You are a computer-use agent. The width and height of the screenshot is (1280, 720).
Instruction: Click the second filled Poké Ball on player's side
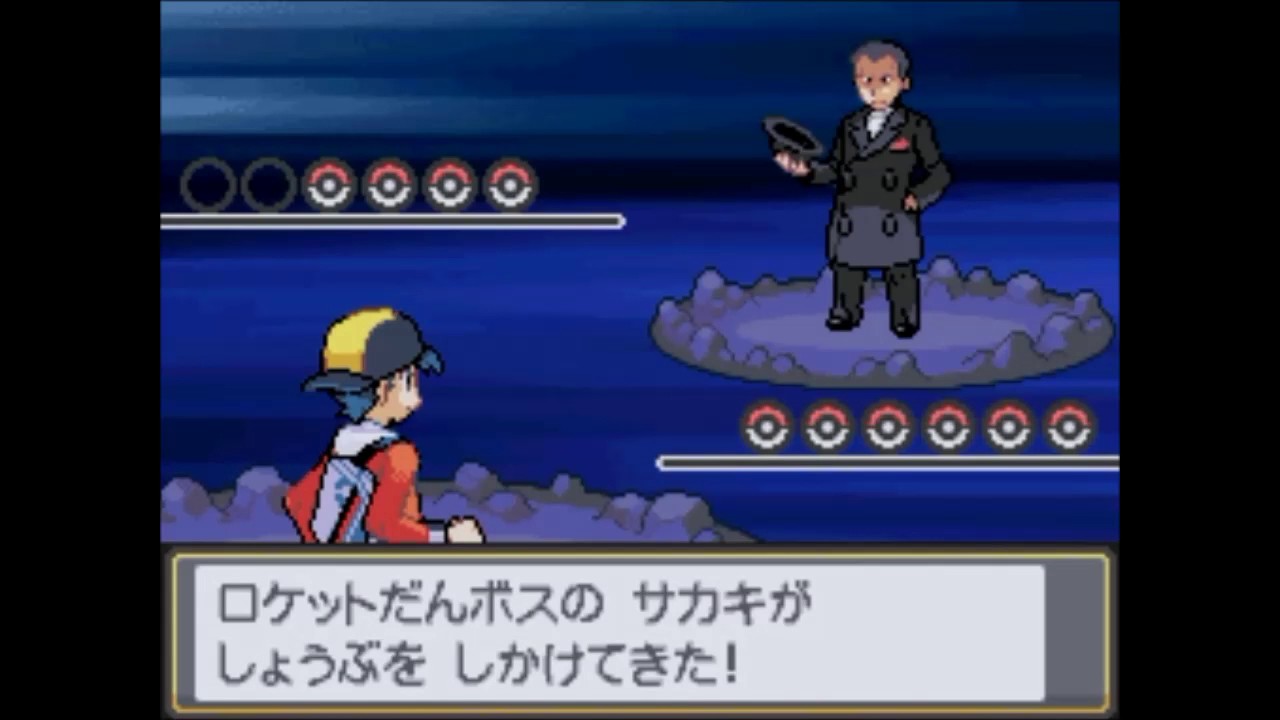[389, 185]
